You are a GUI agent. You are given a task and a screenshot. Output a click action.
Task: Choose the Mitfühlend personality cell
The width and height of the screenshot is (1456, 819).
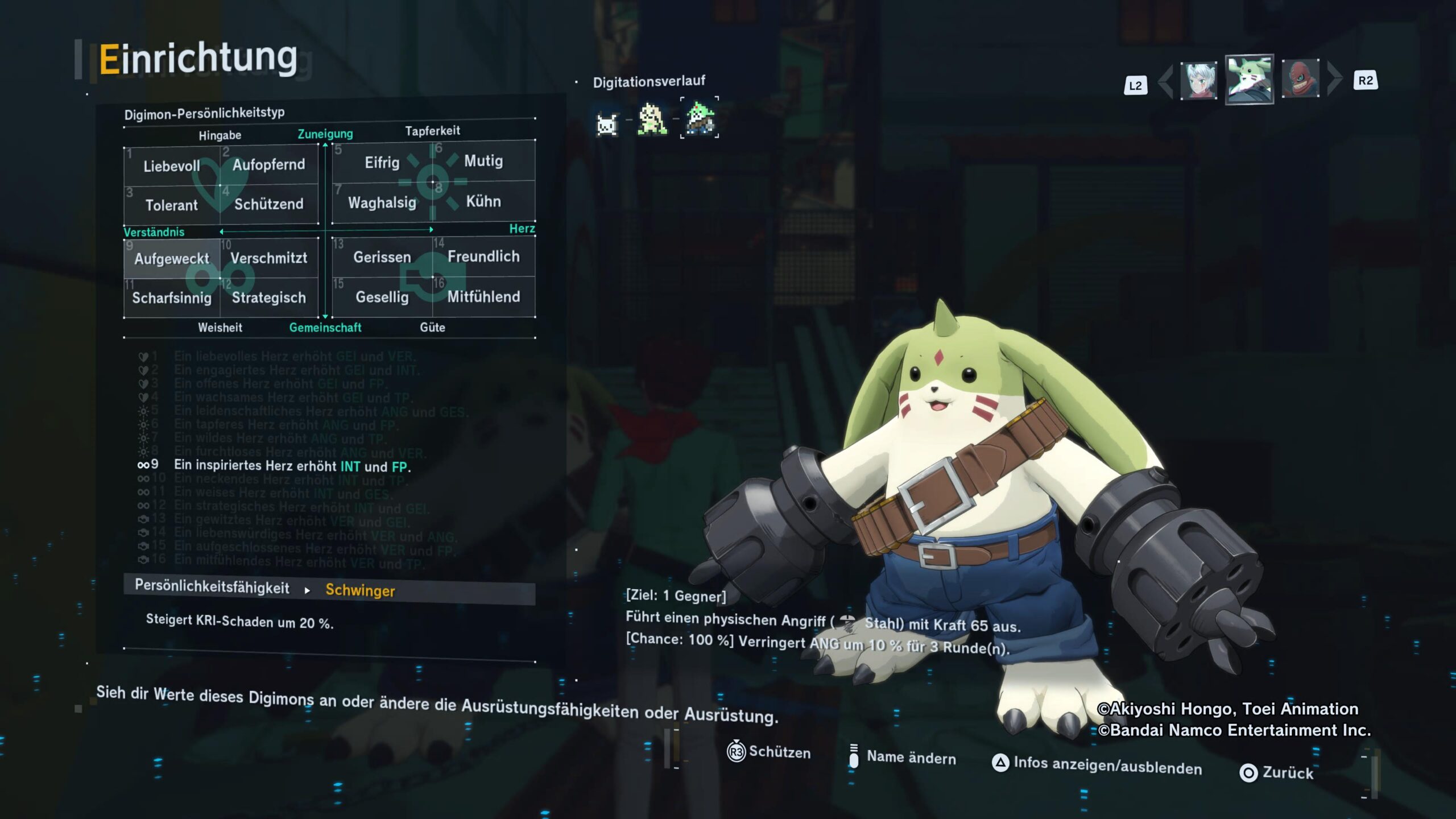coord(483,296)
